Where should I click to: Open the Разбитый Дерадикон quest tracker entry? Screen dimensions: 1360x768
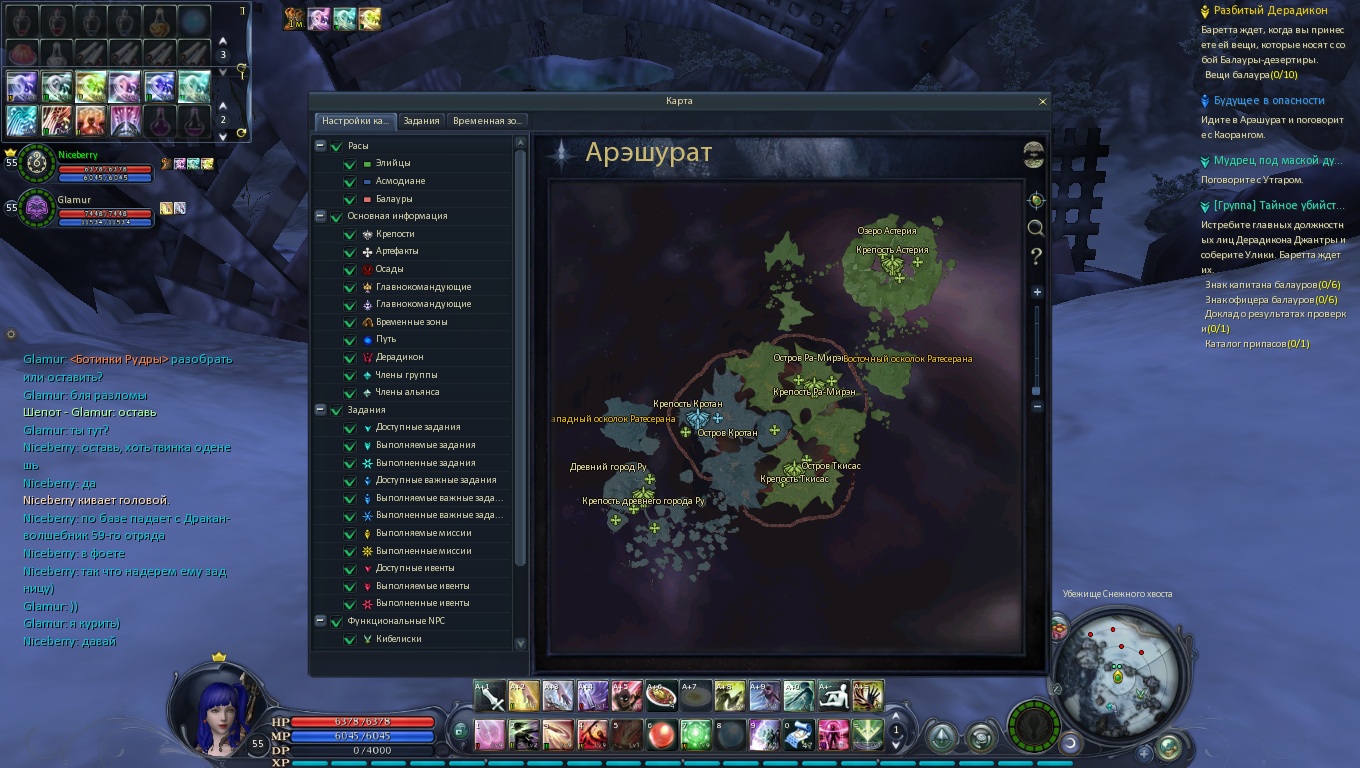tap(1270, 10)
